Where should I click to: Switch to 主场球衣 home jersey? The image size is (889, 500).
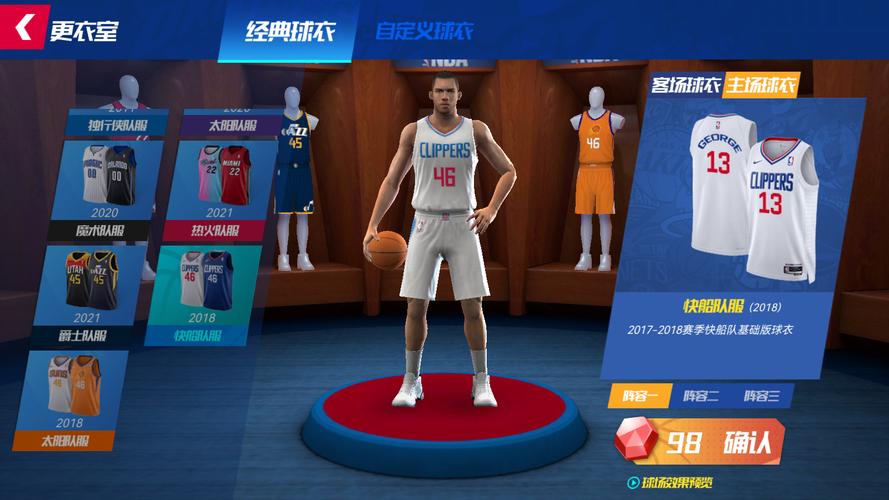[x=762, y=85]
